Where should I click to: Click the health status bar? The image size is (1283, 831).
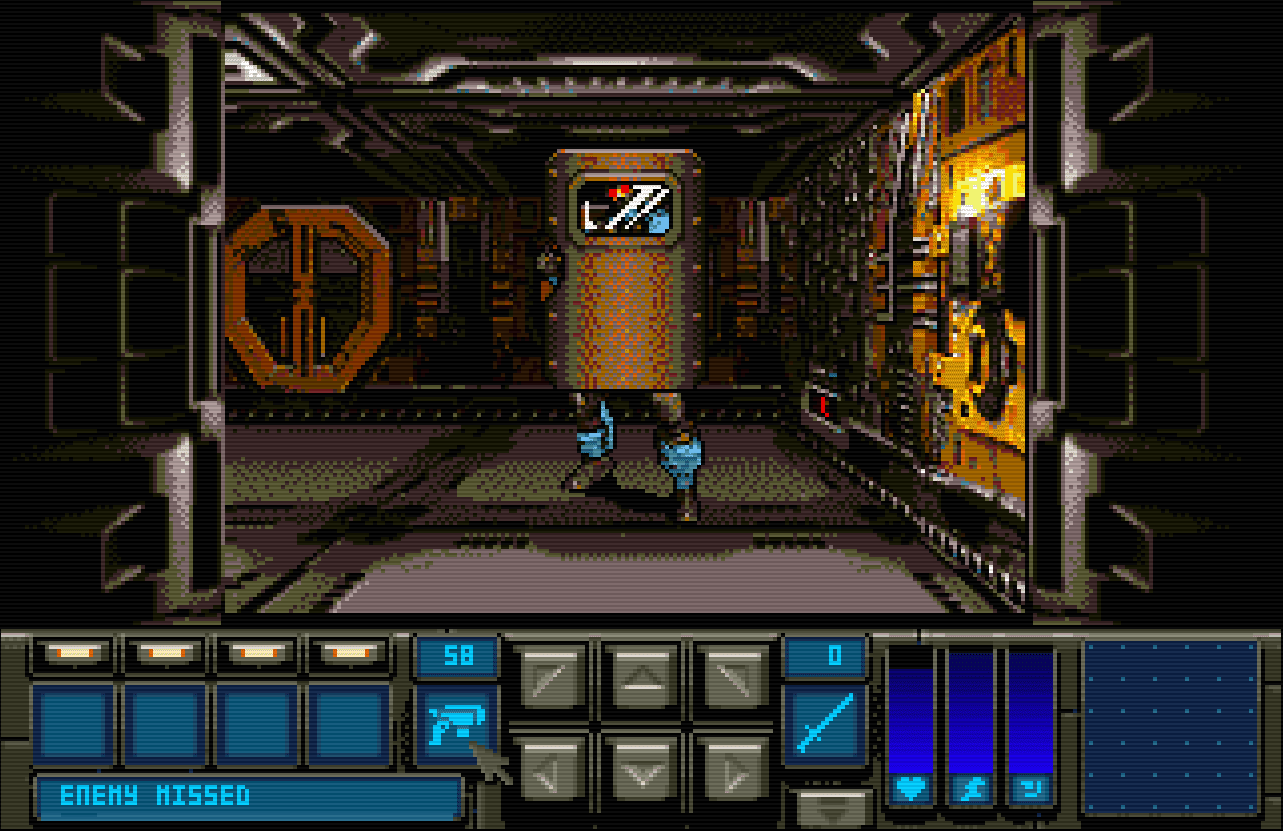tap(913, 710)
